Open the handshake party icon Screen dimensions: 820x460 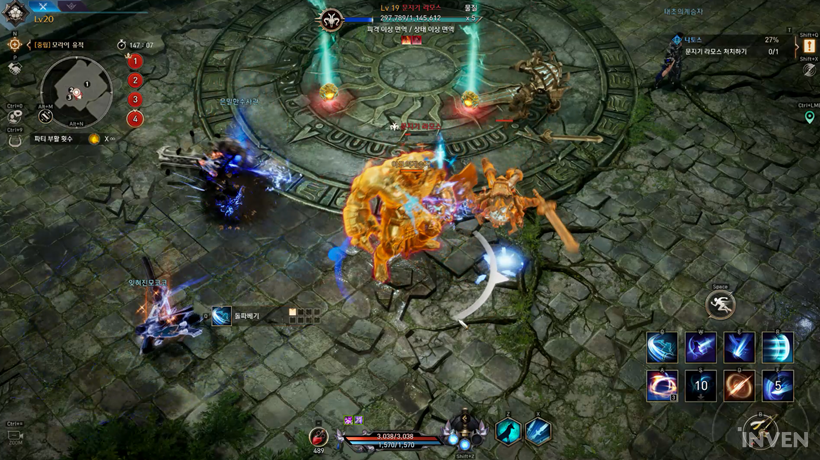[15, 68]
